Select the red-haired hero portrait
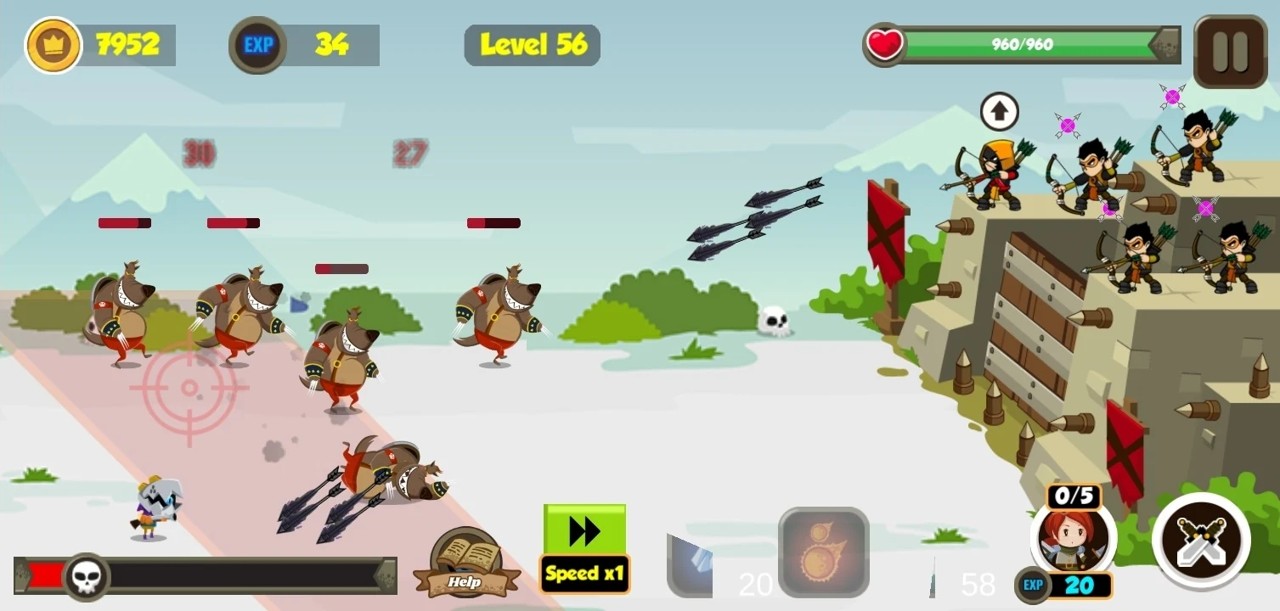The height and width of the screenshot is (611, 1280). click(x=1073, y=538)
